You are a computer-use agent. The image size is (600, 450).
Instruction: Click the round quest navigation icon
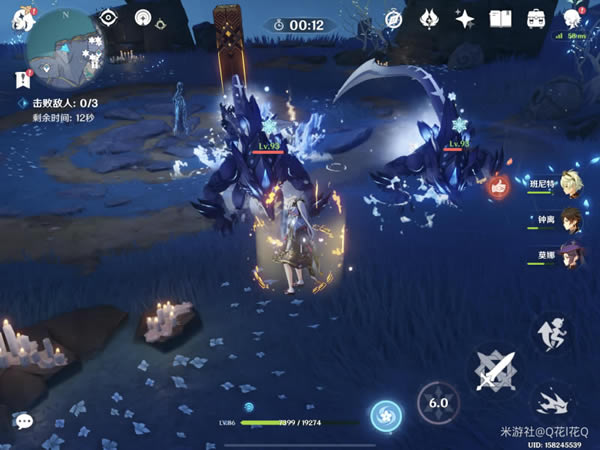[143, 18]
